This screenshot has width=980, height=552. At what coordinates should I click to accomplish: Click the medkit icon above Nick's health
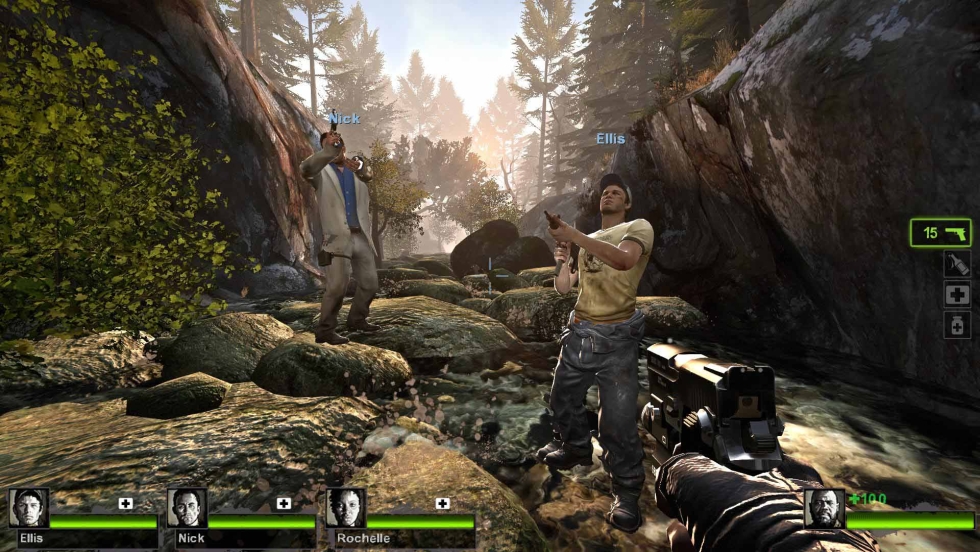coord(284,503)
